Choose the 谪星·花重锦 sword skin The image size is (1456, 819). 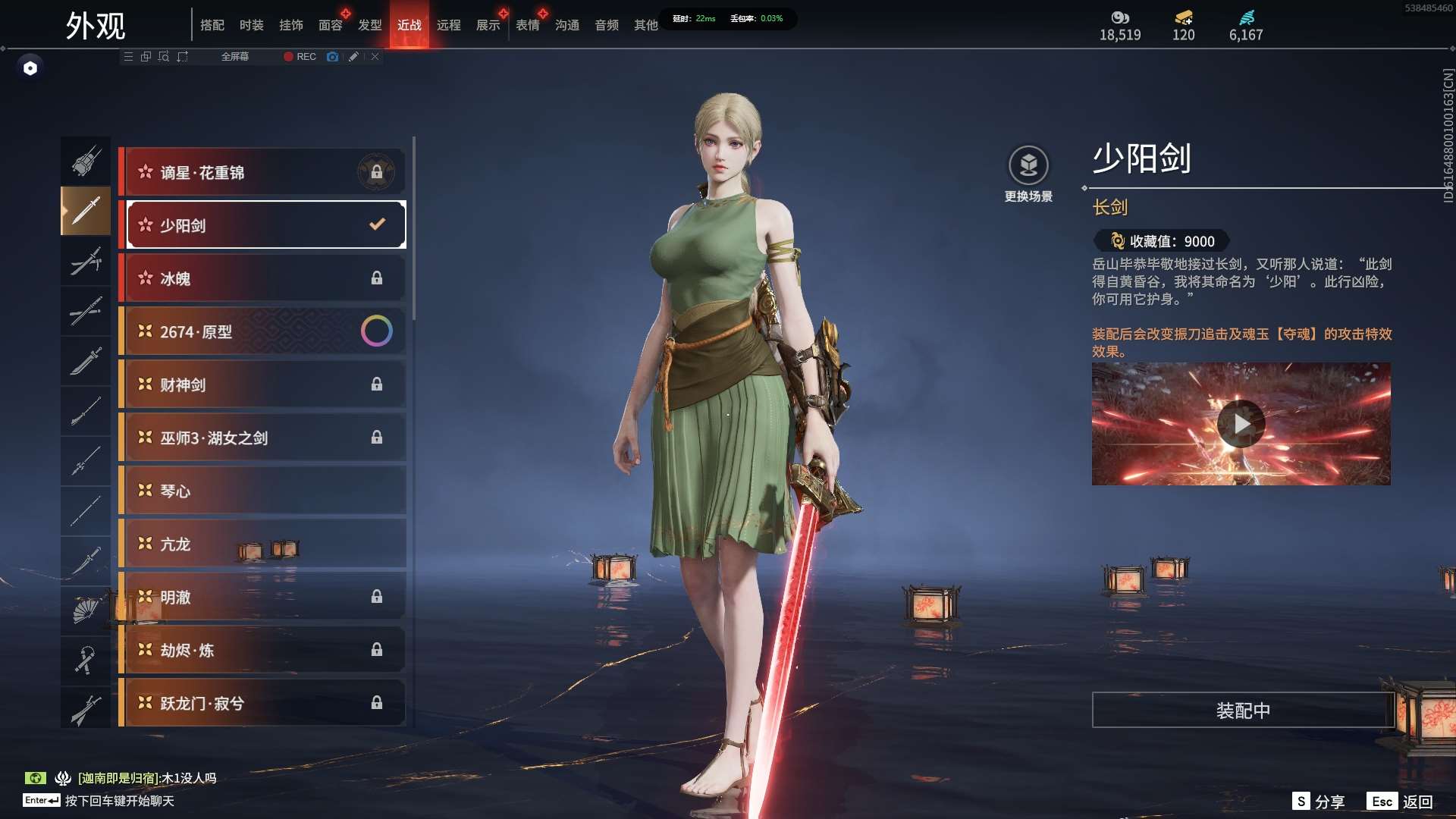pos(263,172)
